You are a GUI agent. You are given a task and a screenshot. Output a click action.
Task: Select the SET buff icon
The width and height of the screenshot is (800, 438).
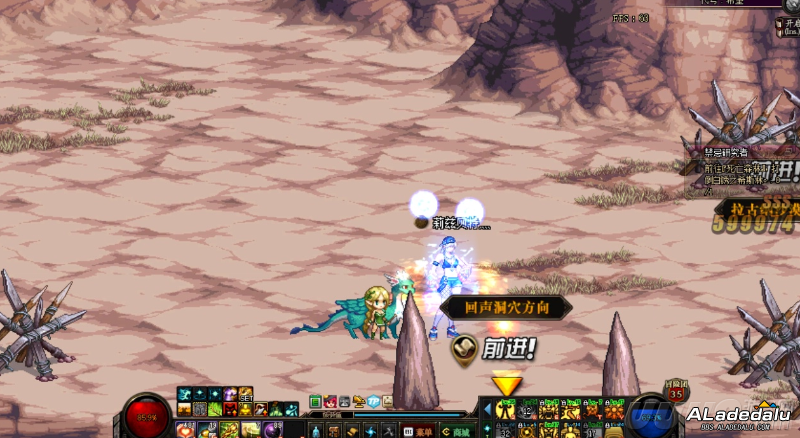[245, 395]
